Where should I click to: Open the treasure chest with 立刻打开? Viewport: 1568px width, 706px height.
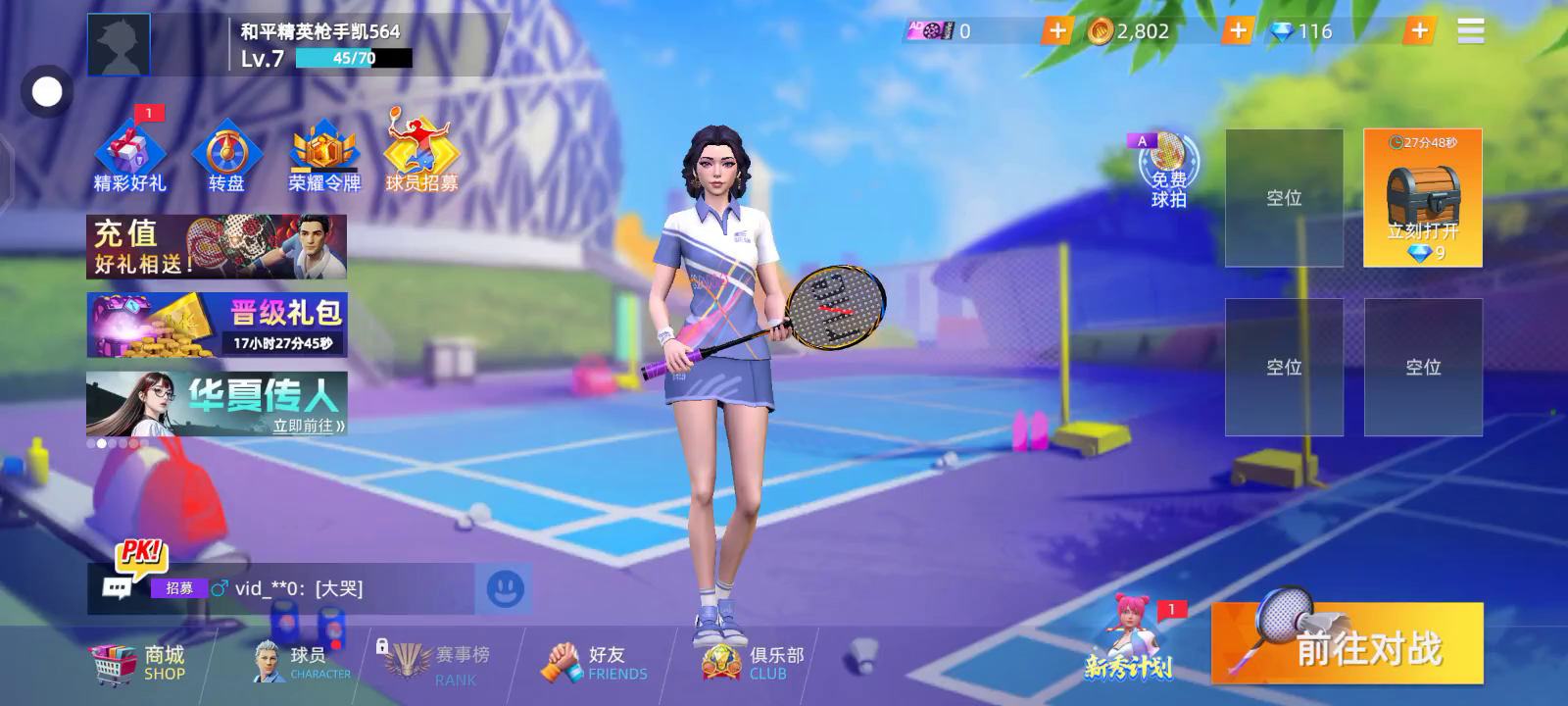1422,198
